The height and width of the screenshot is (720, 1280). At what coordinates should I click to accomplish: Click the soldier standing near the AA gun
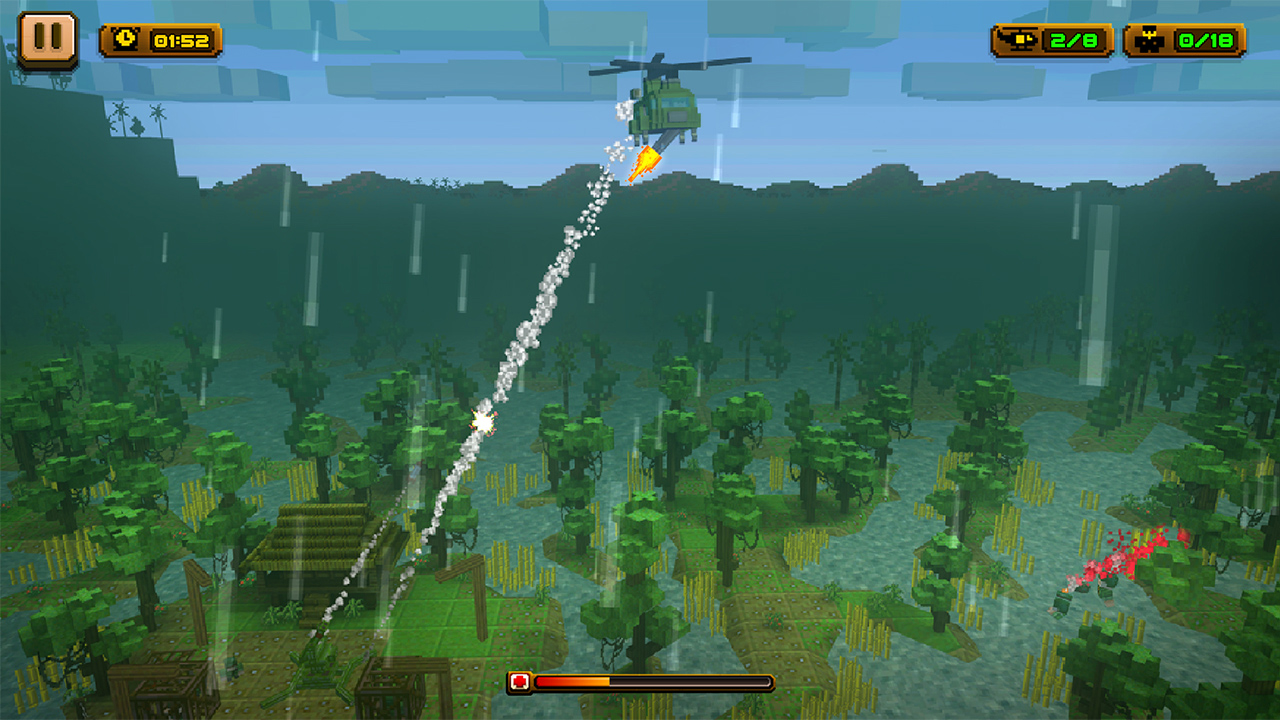click(232, 667)
